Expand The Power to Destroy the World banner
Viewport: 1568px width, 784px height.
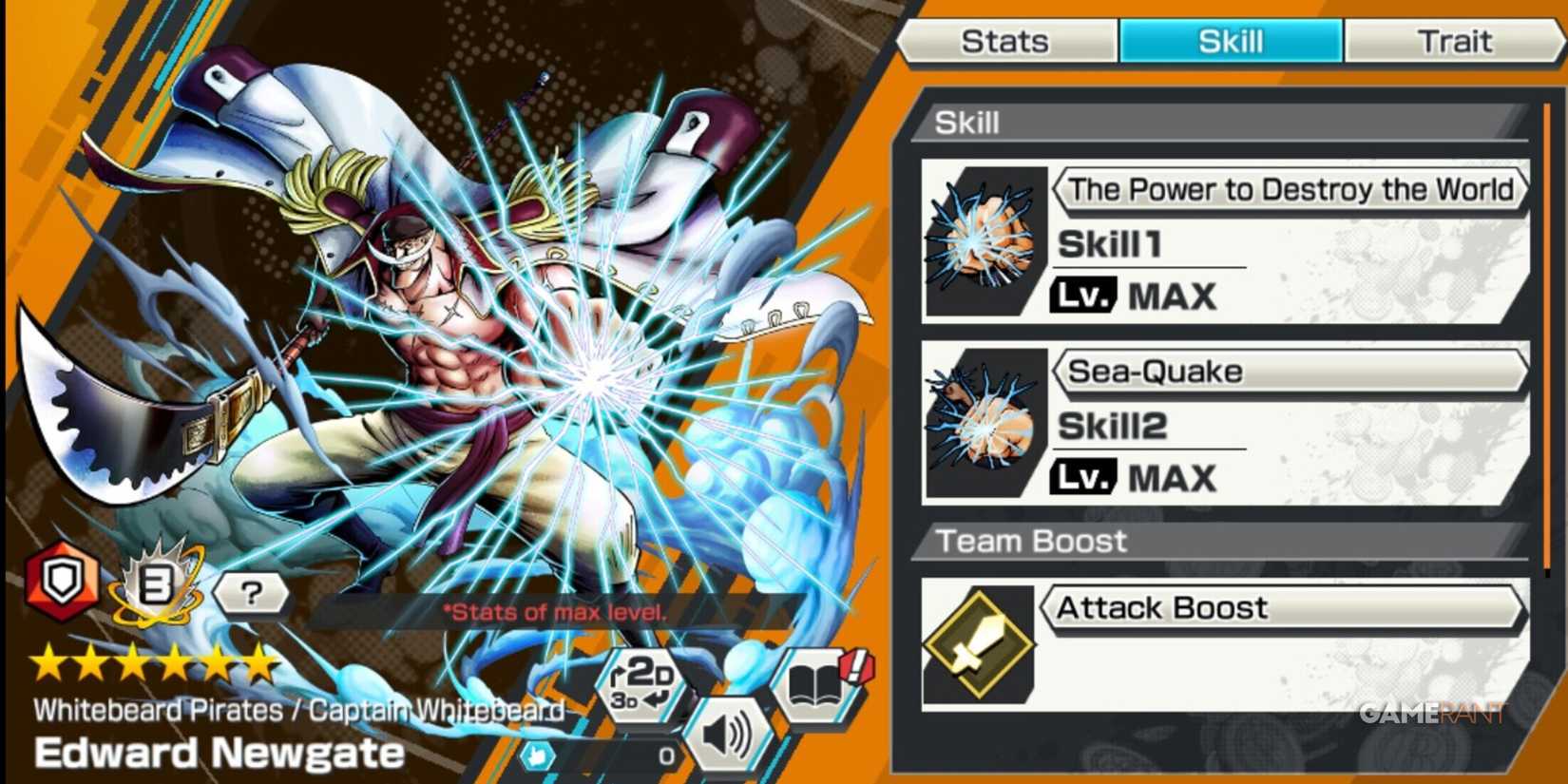point(1289,189)
